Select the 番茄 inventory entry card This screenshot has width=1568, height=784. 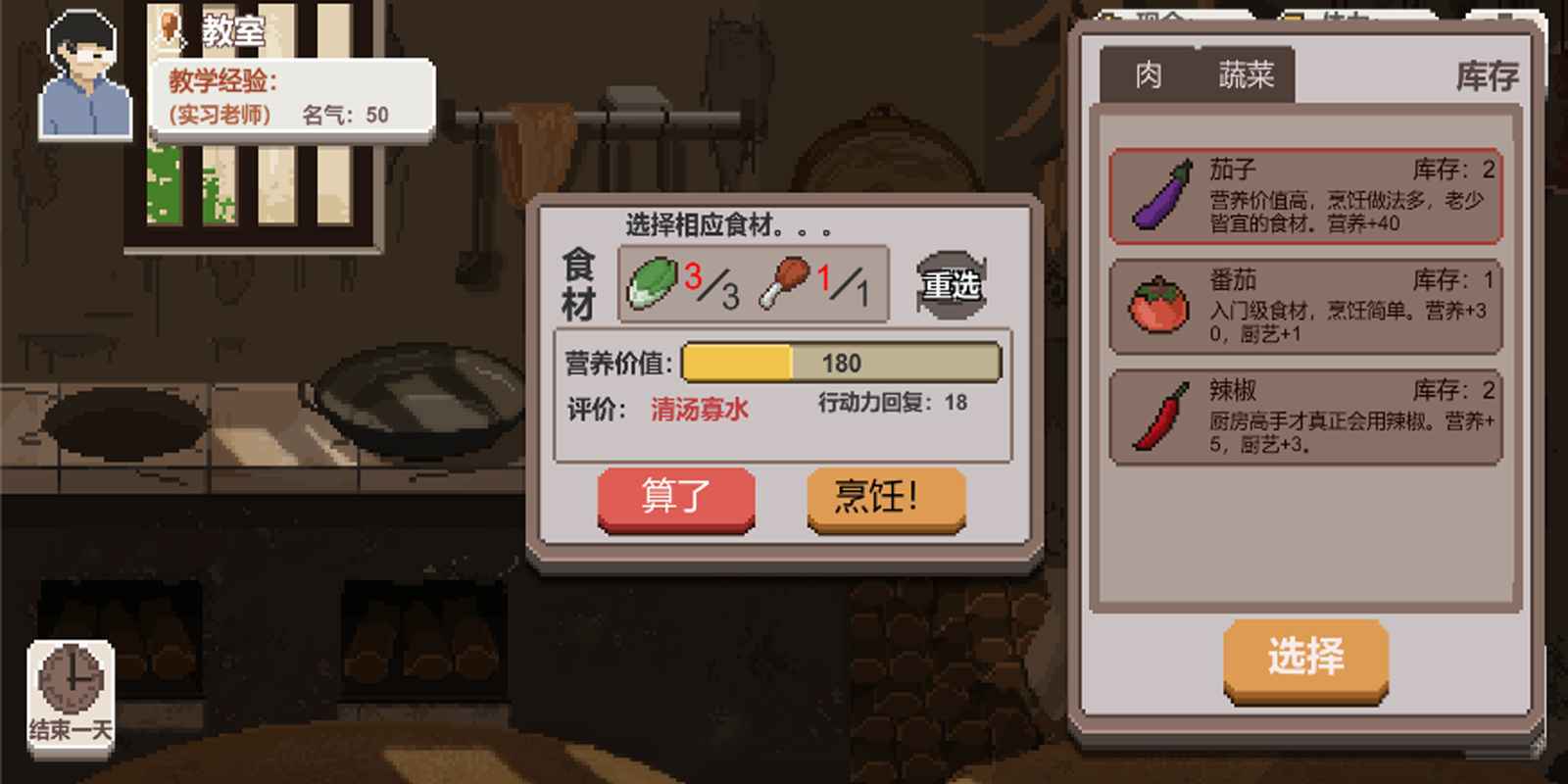[1303, 304]
